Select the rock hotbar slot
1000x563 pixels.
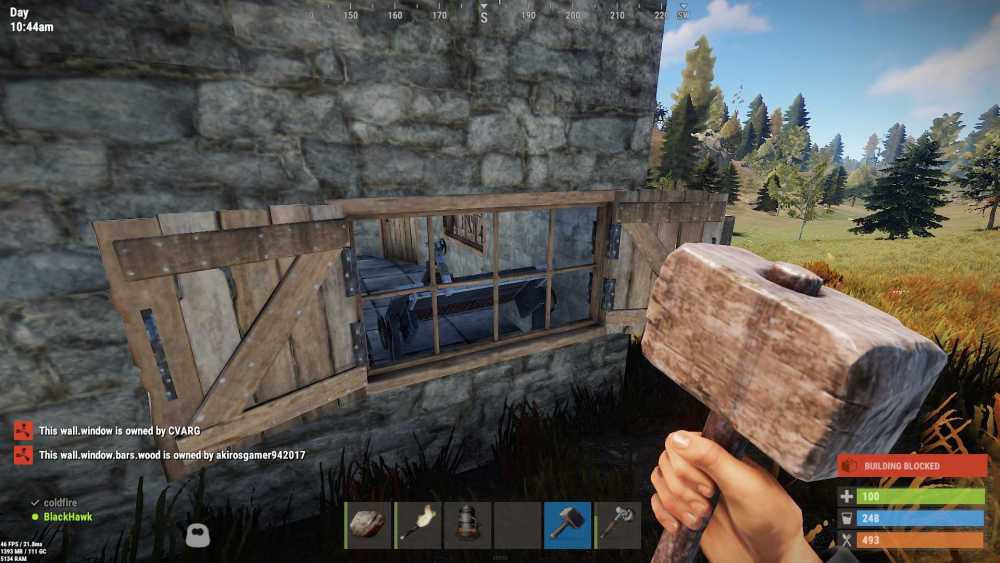click(369, 525)
